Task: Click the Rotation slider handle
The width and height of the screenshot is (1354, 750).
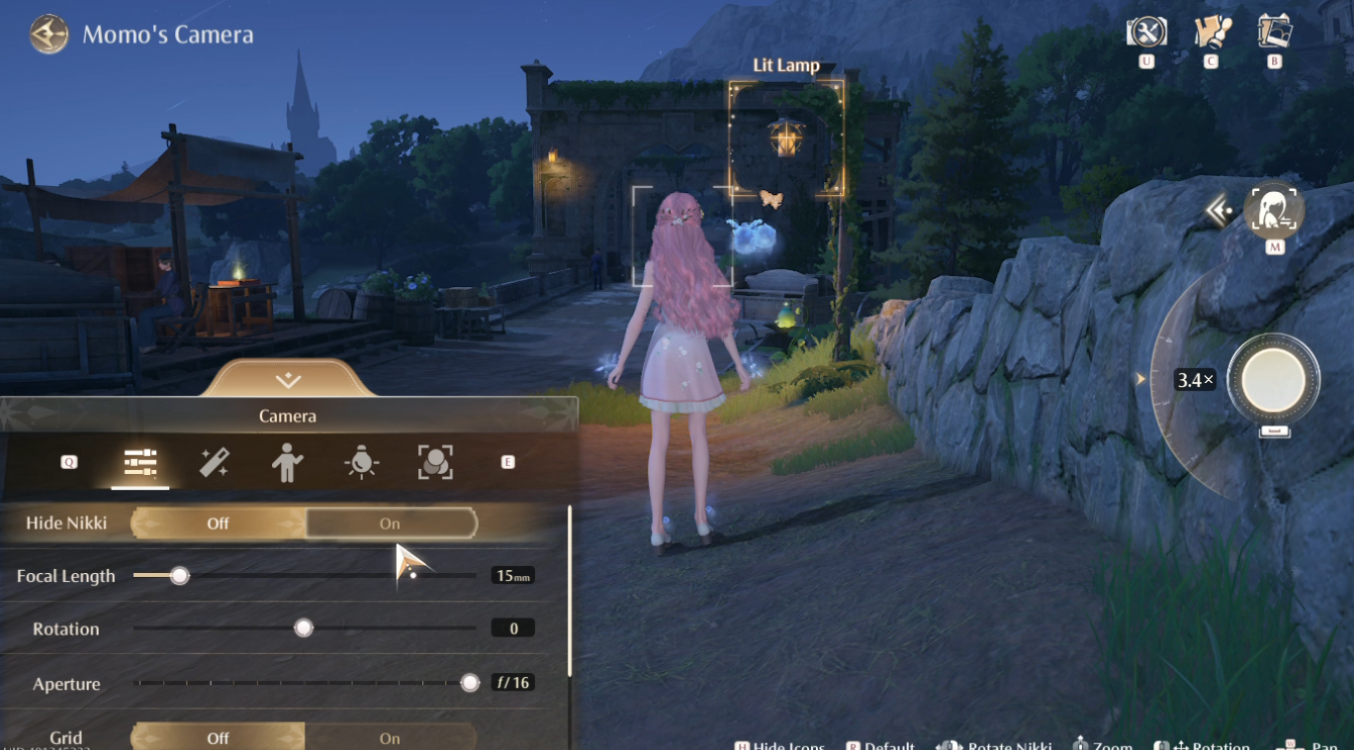Action: [x=303, y=629]
